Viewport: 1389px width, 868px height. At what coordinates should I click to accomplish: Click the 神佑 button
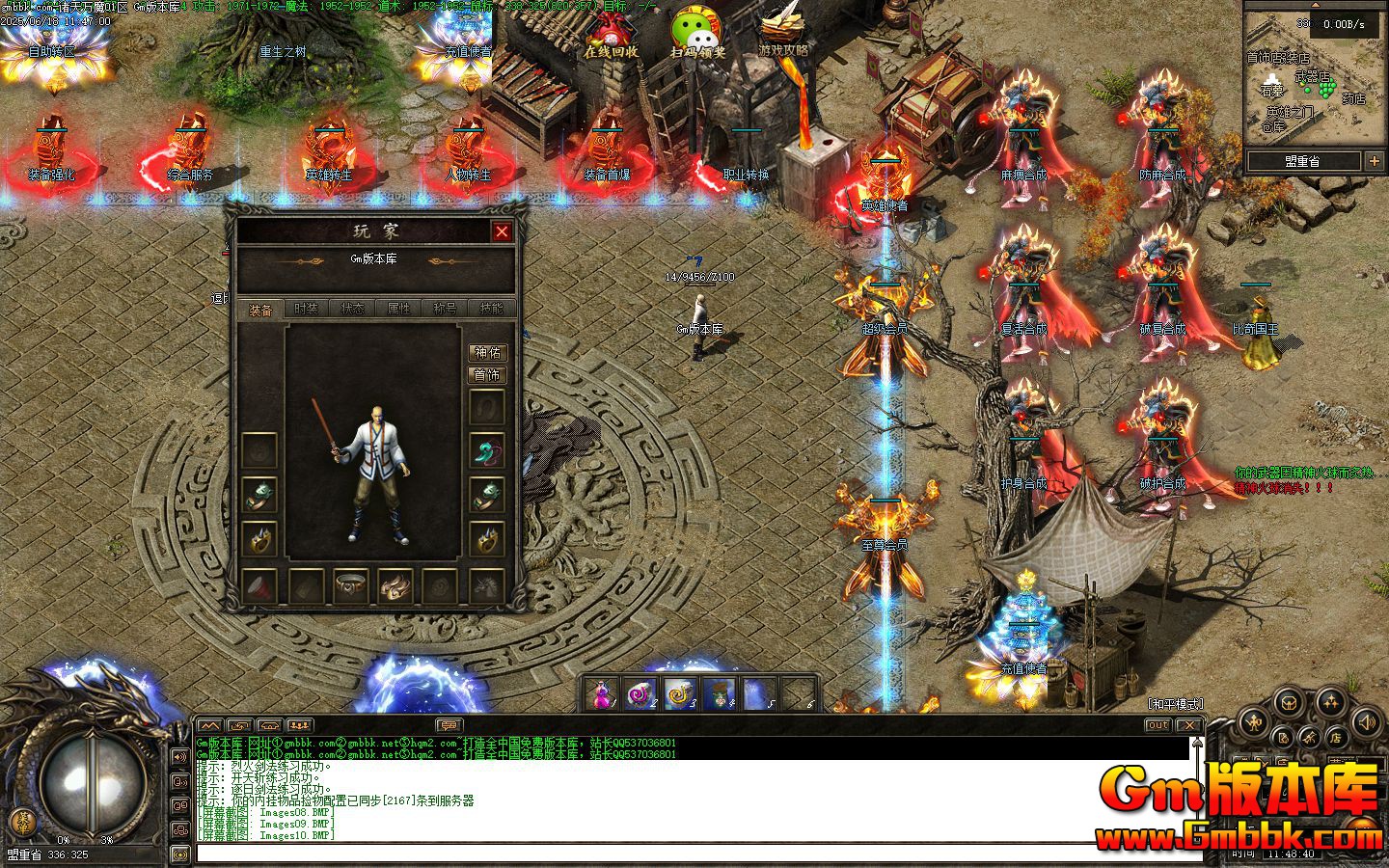[488, 353]
